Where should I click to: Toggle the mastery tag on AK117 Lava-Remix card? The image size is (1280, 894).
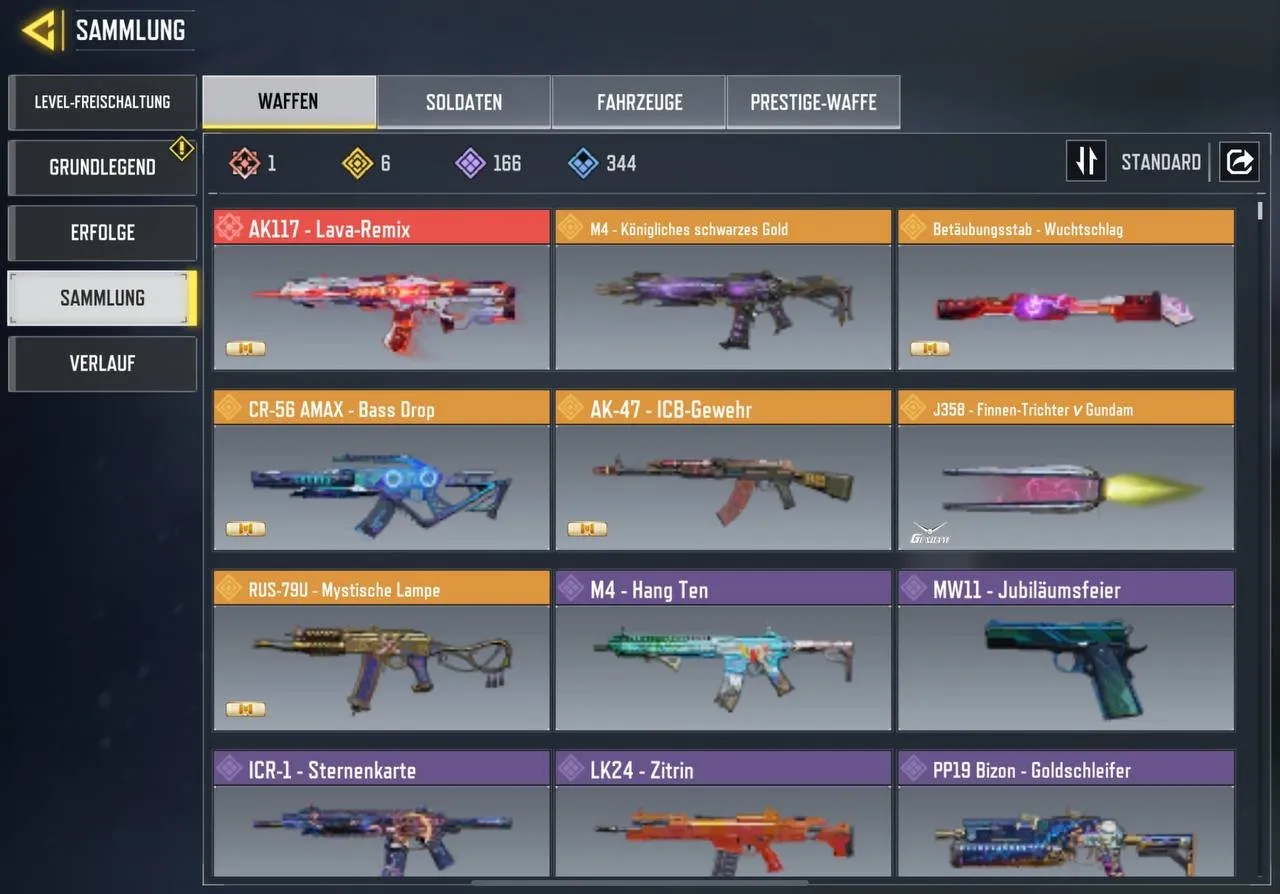[244, 348]
